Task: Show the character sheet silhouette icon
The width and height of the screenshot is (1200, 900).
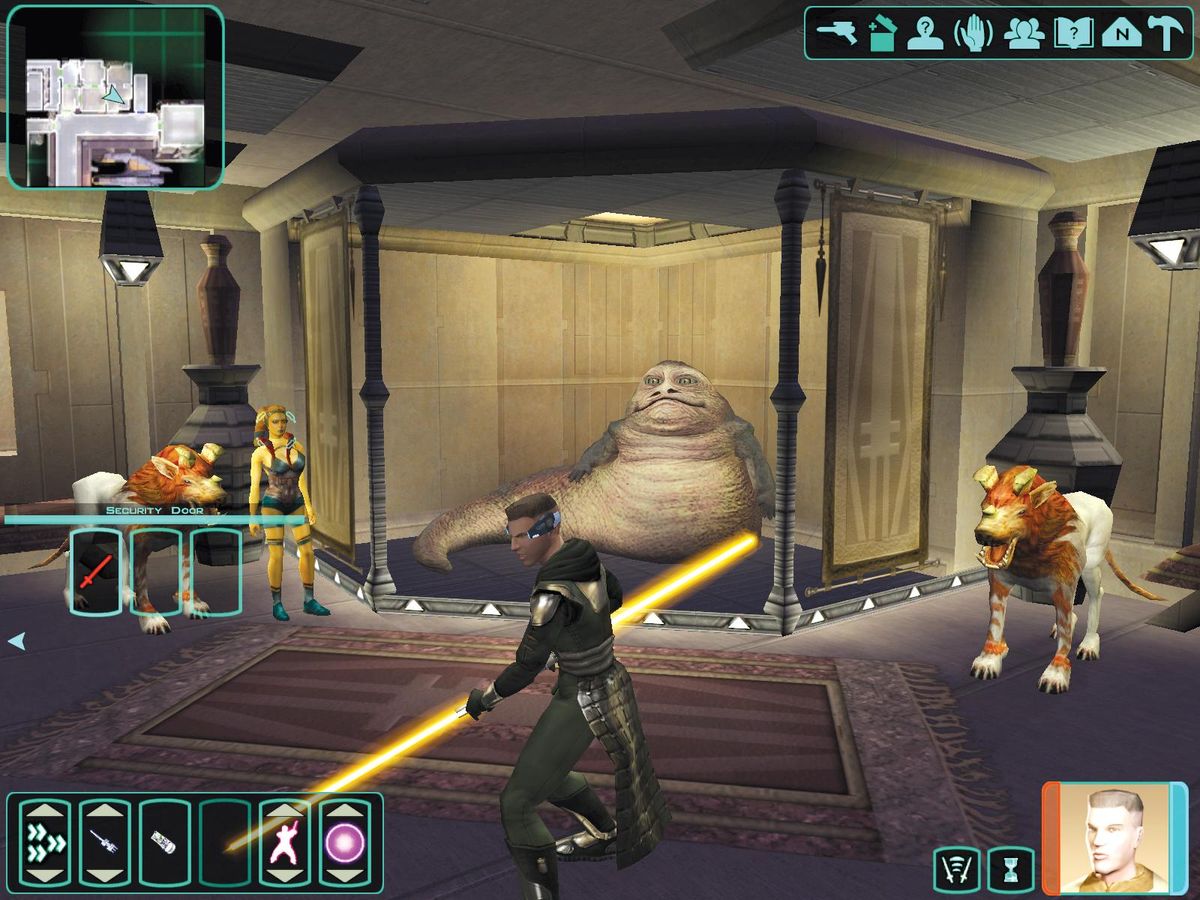Action: pyautogui.click(x=926, y=33)
